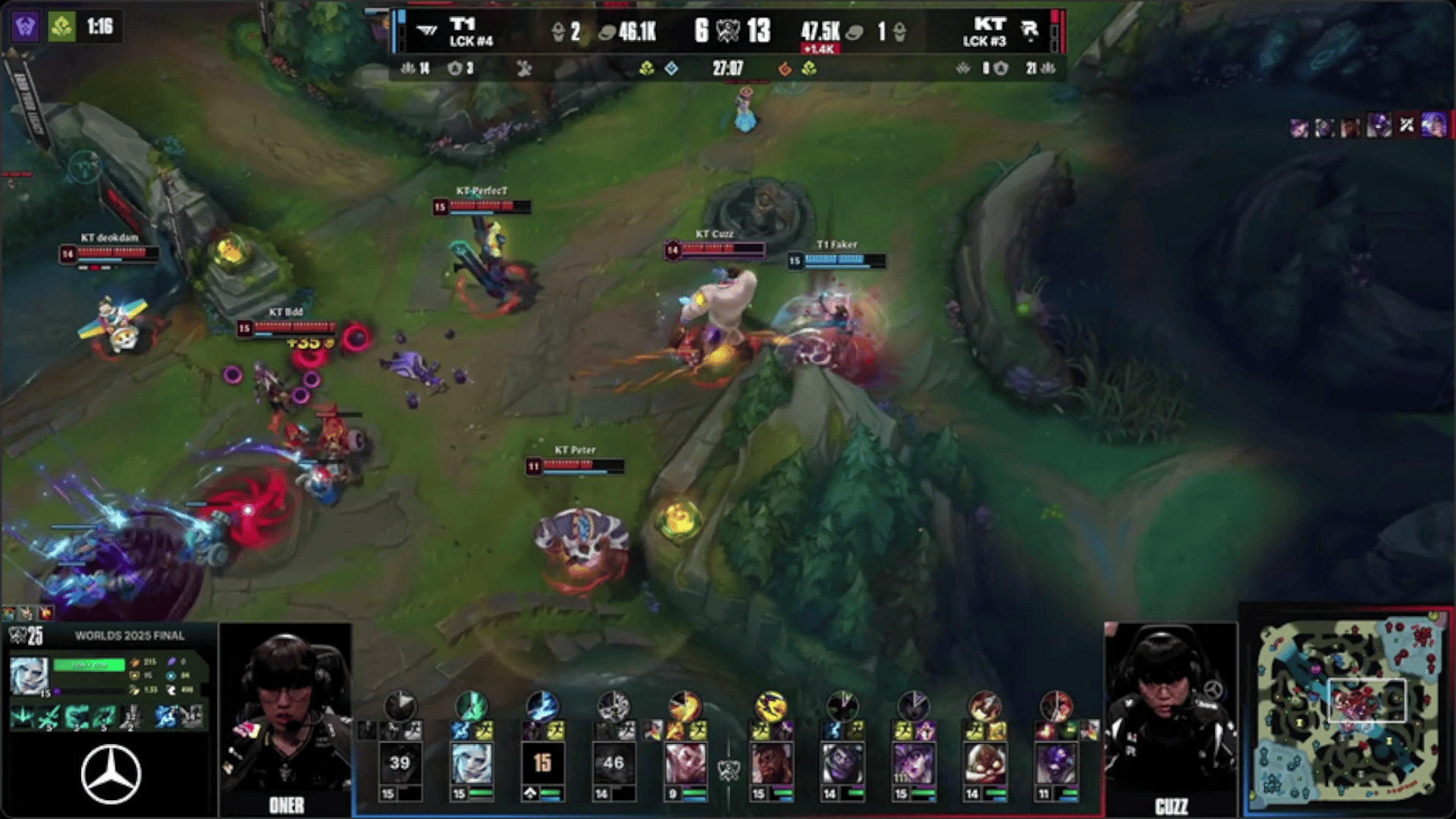This screenshot has width=1456, height=819.
Task: Click the featured champion portrait in Worlds panel
Action: (29, 675)
